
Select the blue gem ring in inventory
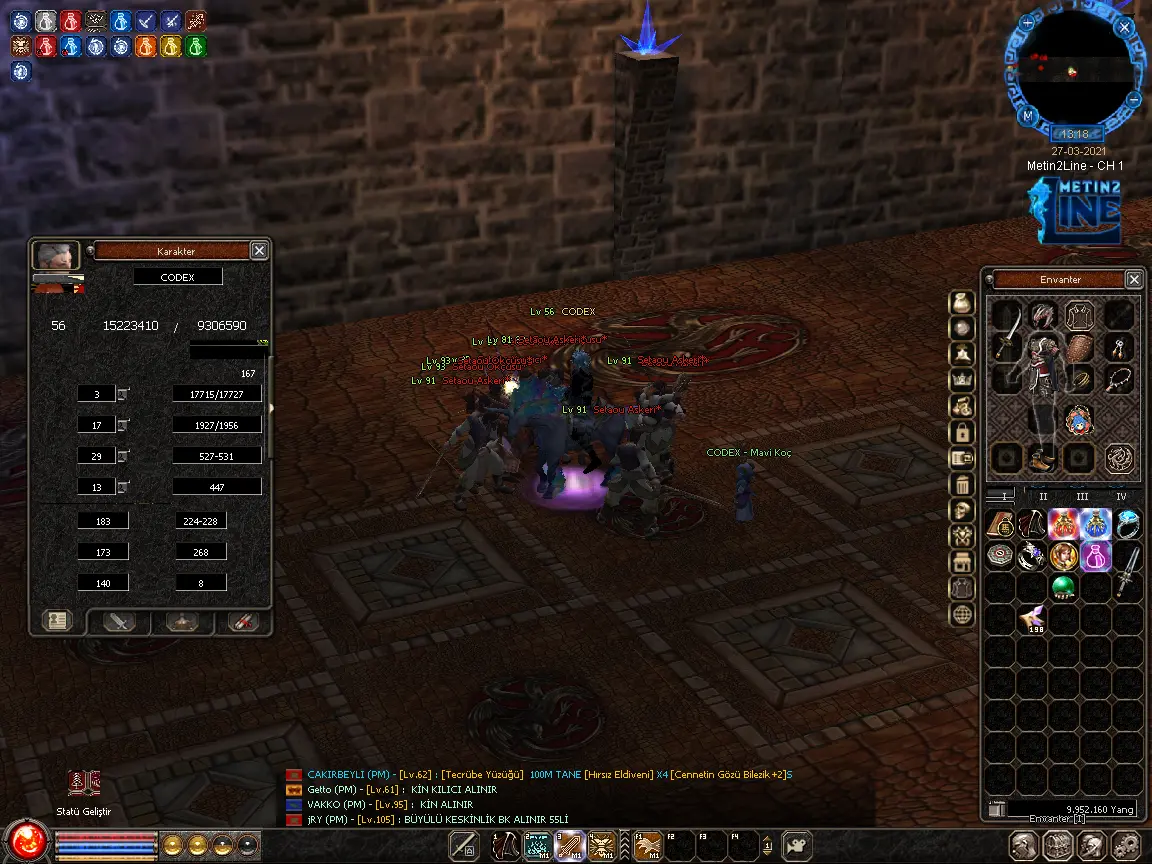(1127, 523)
